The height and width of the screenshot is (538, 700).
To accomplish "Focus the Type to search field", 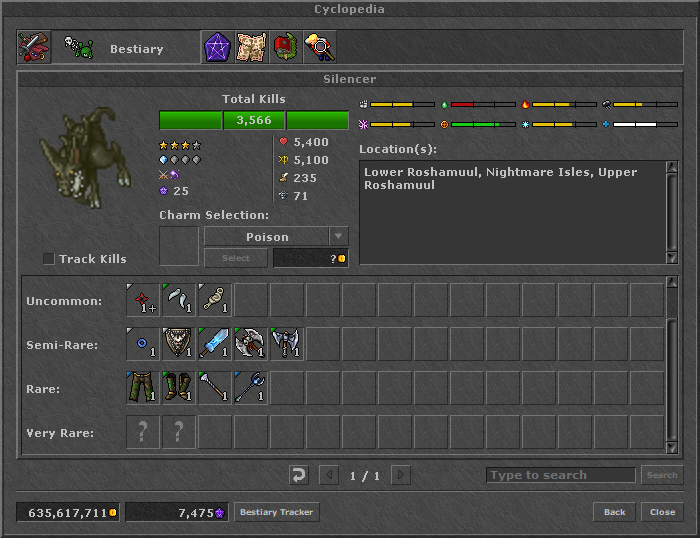I will (x=560, y=475).
